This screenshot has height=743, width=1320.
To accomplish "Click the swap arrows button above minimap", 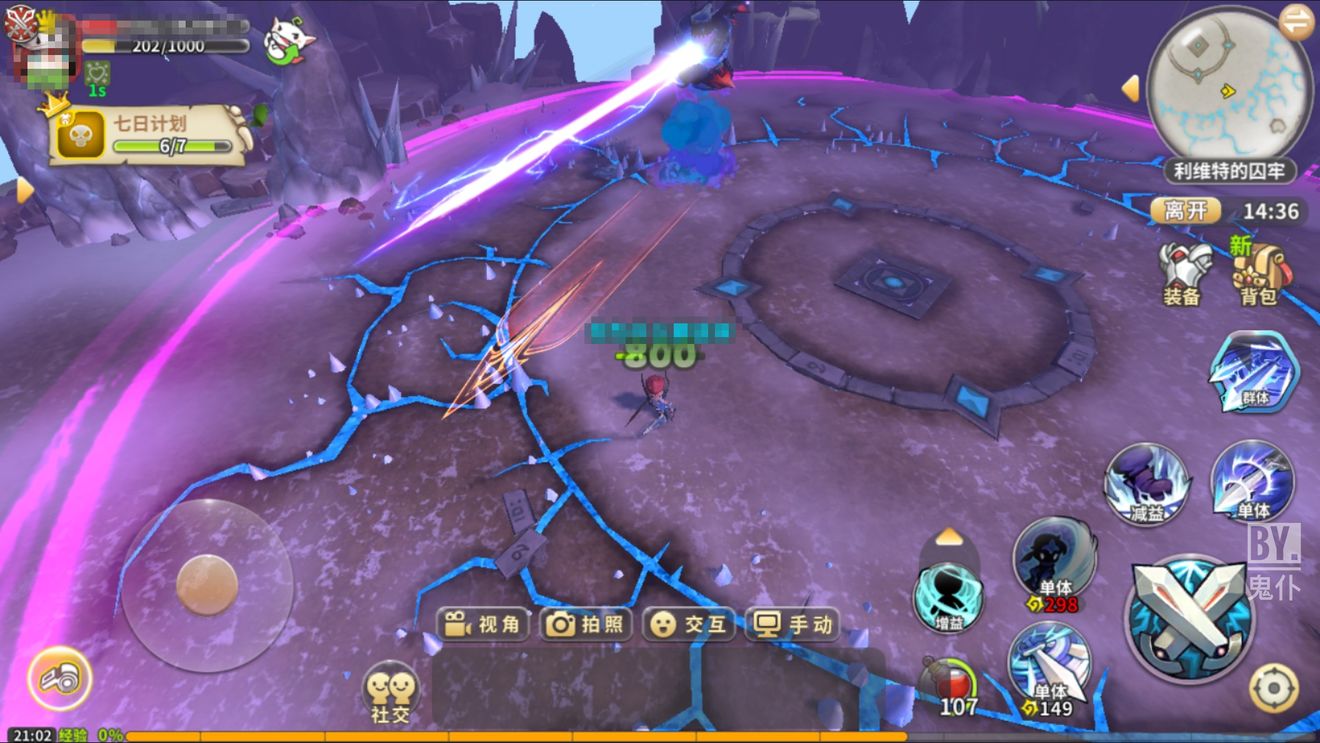I will 1298,20.
